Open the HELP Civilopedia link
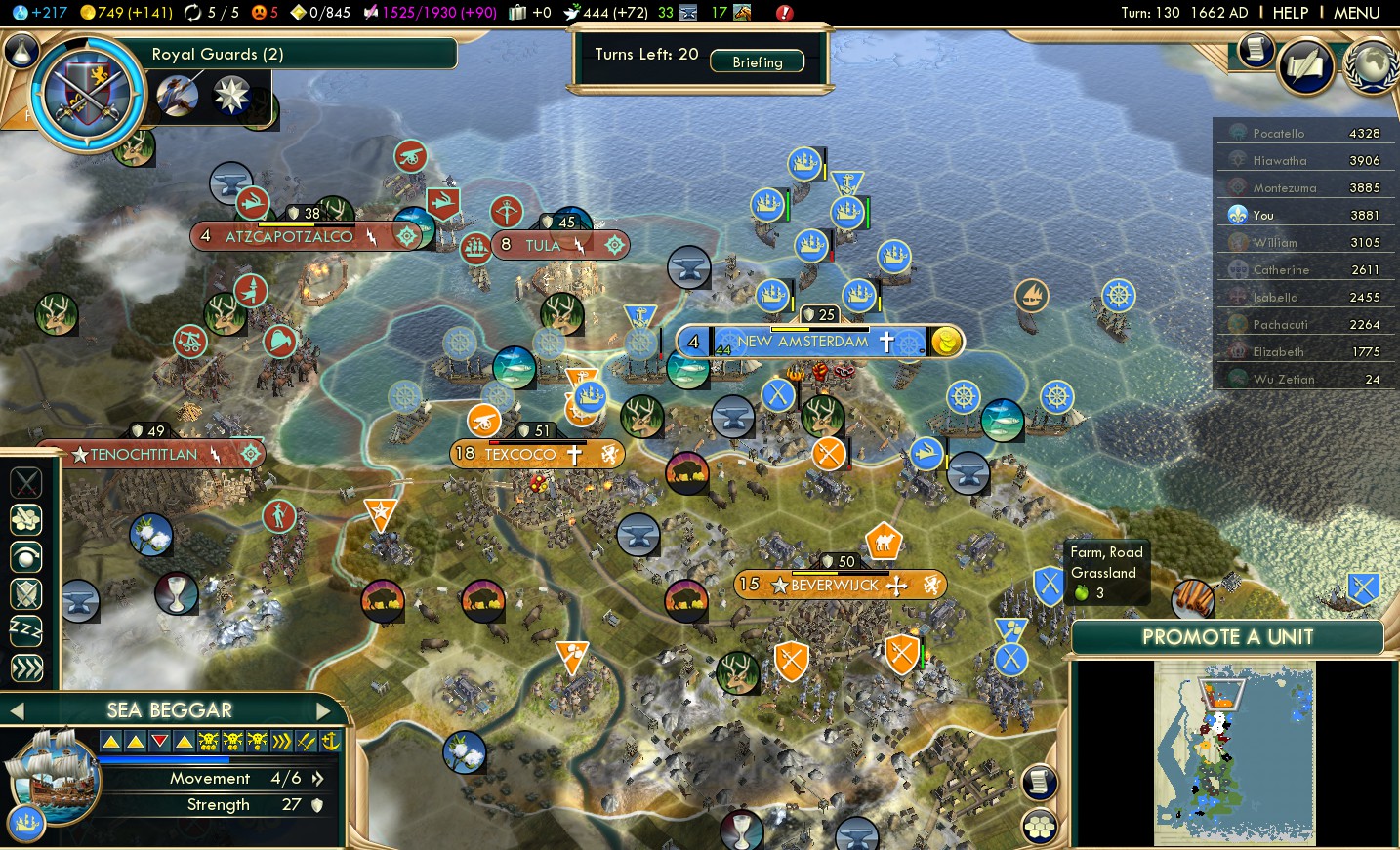1400x850 pixels. [x=1290, y=13]
